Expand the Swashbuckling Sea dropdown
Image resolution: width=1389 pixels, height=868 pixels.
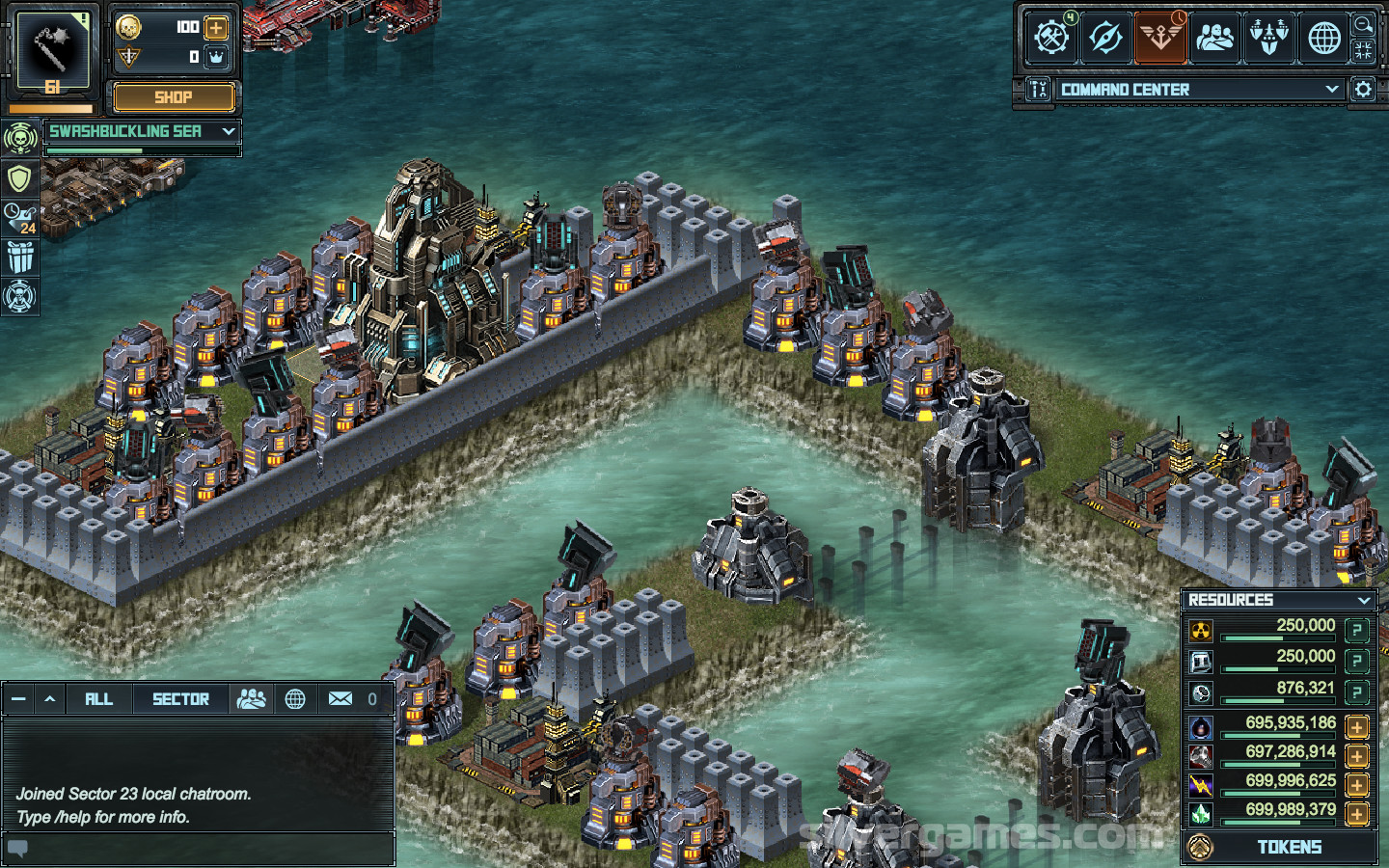(229, 131)
